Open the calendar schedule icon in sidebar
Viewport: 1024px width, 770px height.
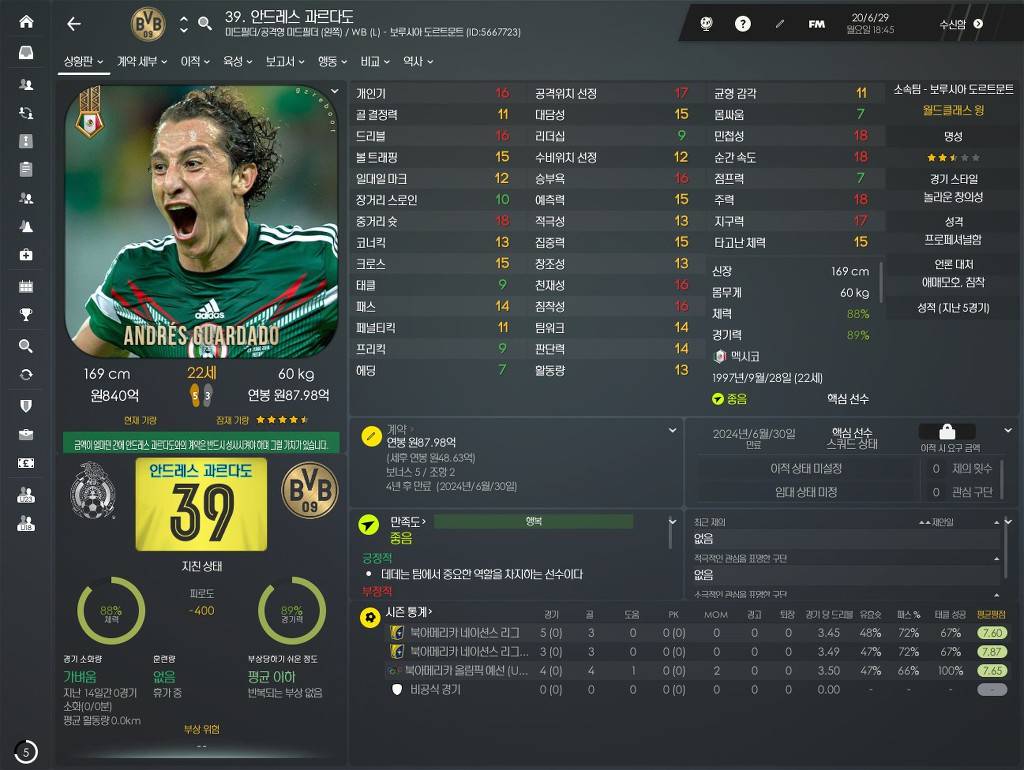coord(26,286)
